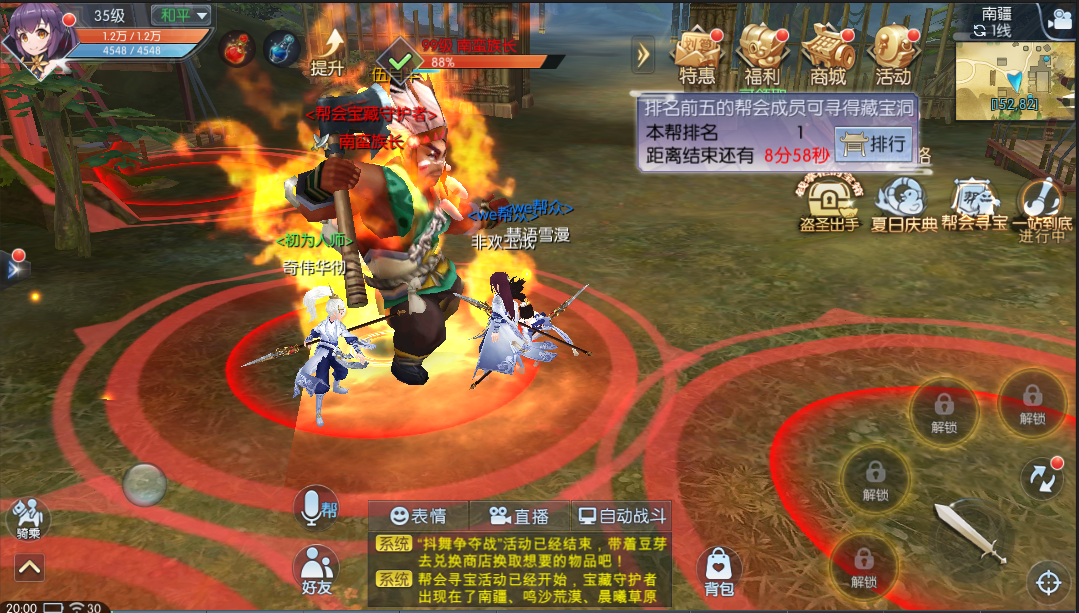Screen dimensions: 1079x613
Task: Open the 背包 backpack
Action: click(719, 570)
